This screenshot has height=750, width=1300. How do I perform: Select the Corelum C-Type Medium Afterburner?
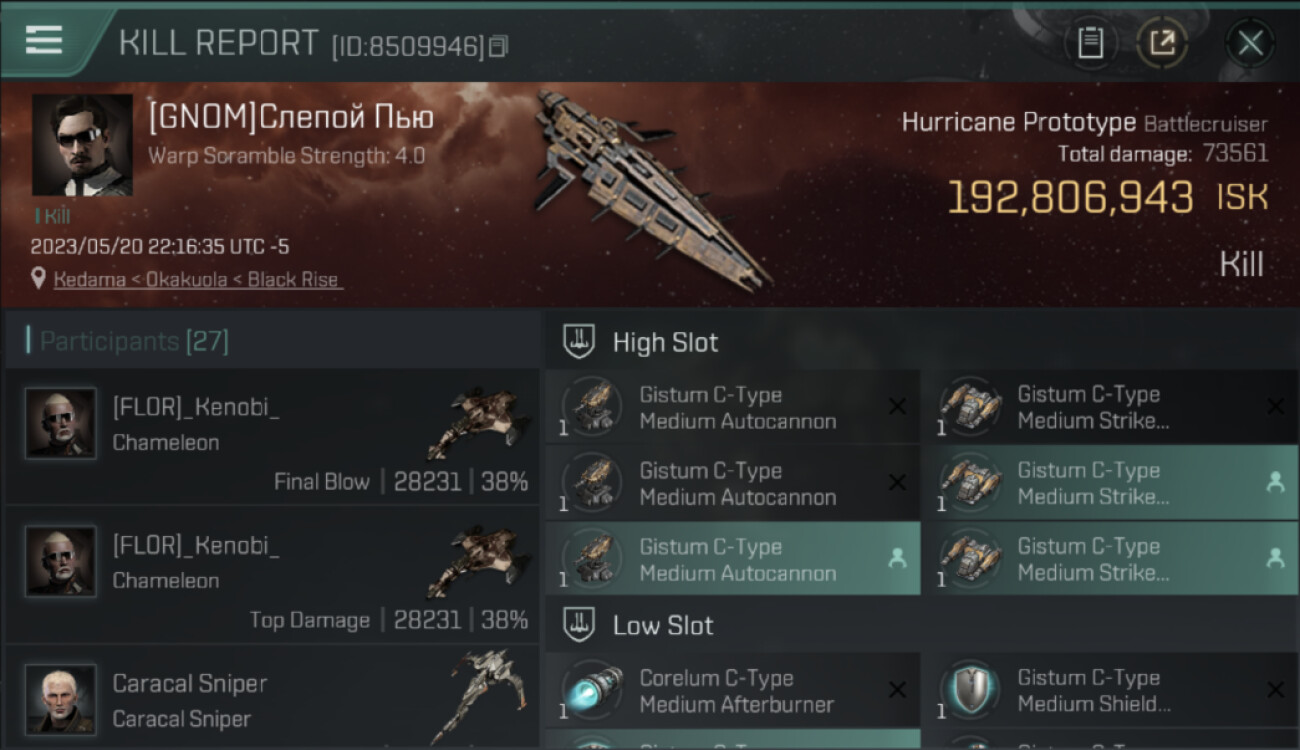point(732,691)
